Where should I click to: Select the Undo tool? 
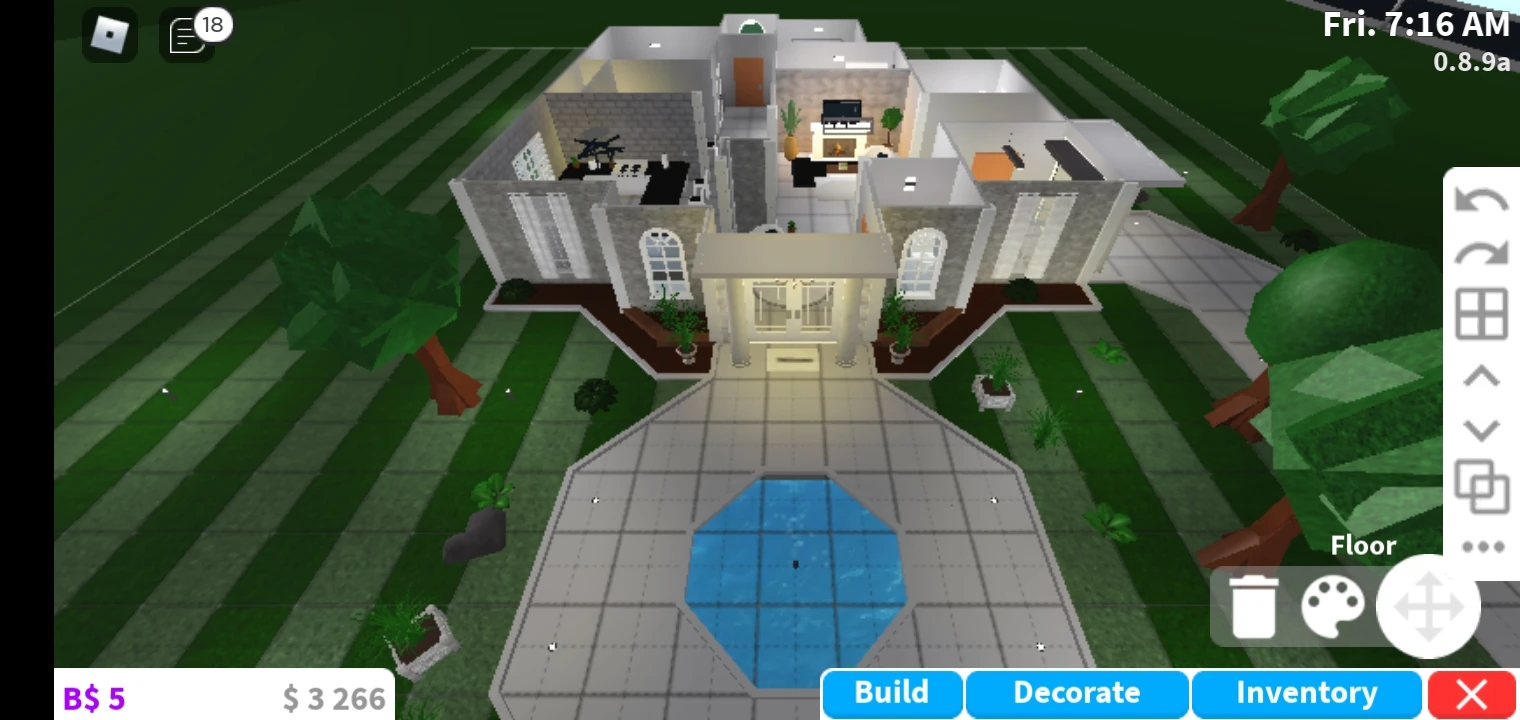[x=1480, y=200]
